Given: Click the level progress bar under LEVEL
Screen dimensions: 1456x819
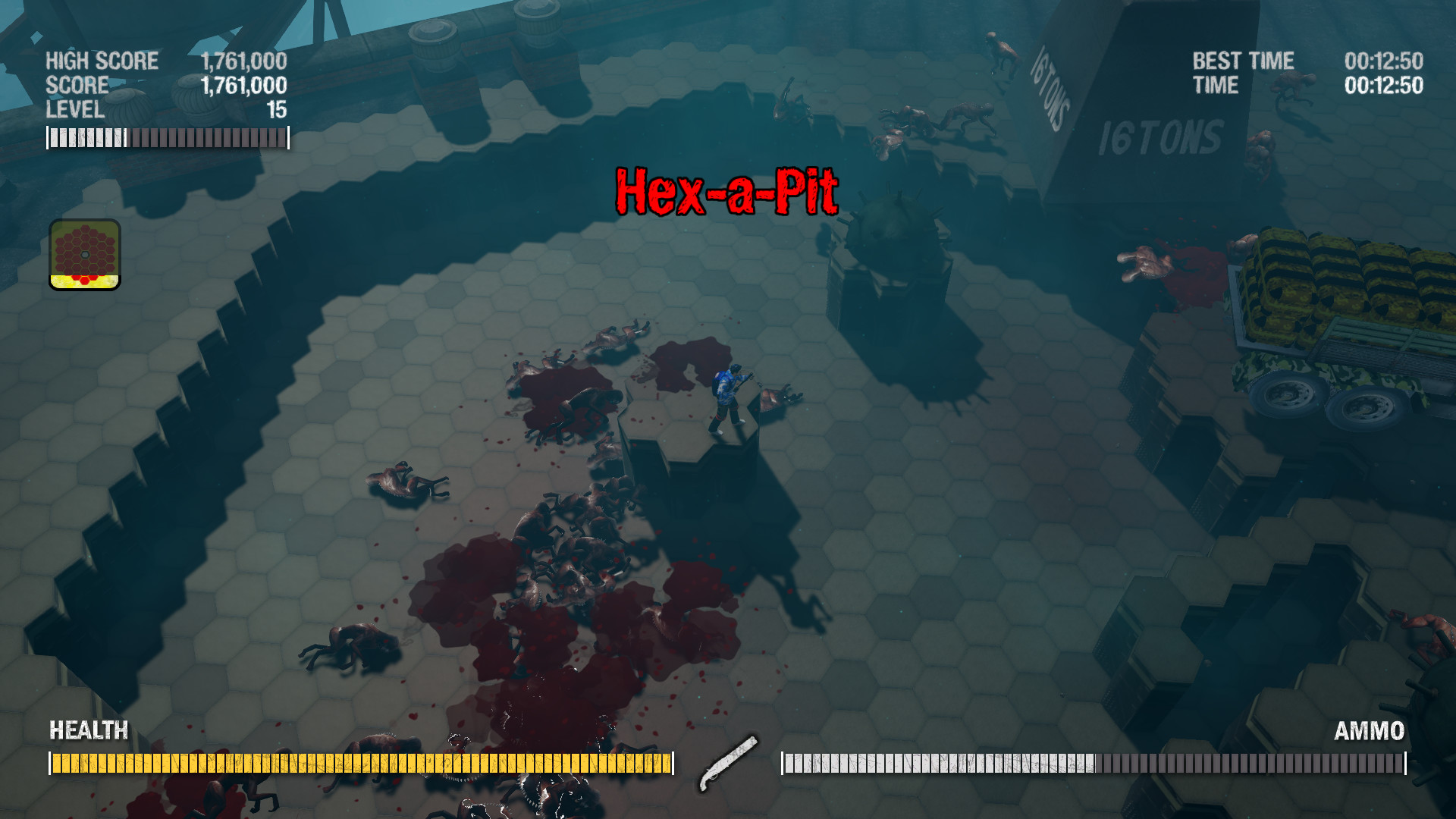Looking at the screenshot, I should point(167,136).
